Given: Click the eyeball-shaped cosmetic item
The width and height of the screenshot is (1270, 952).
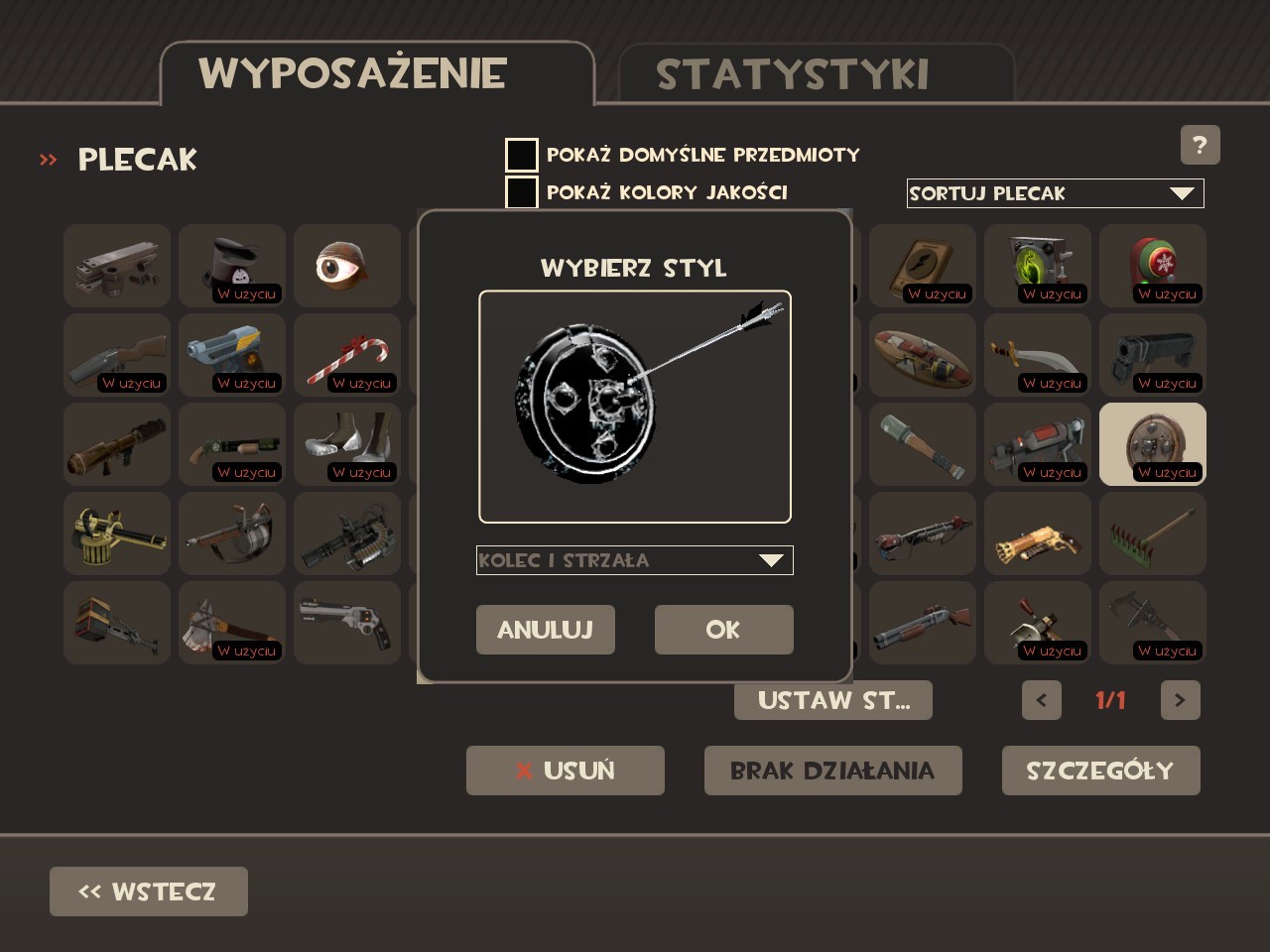Looking at the screenshot, I should tap(346, 266).
